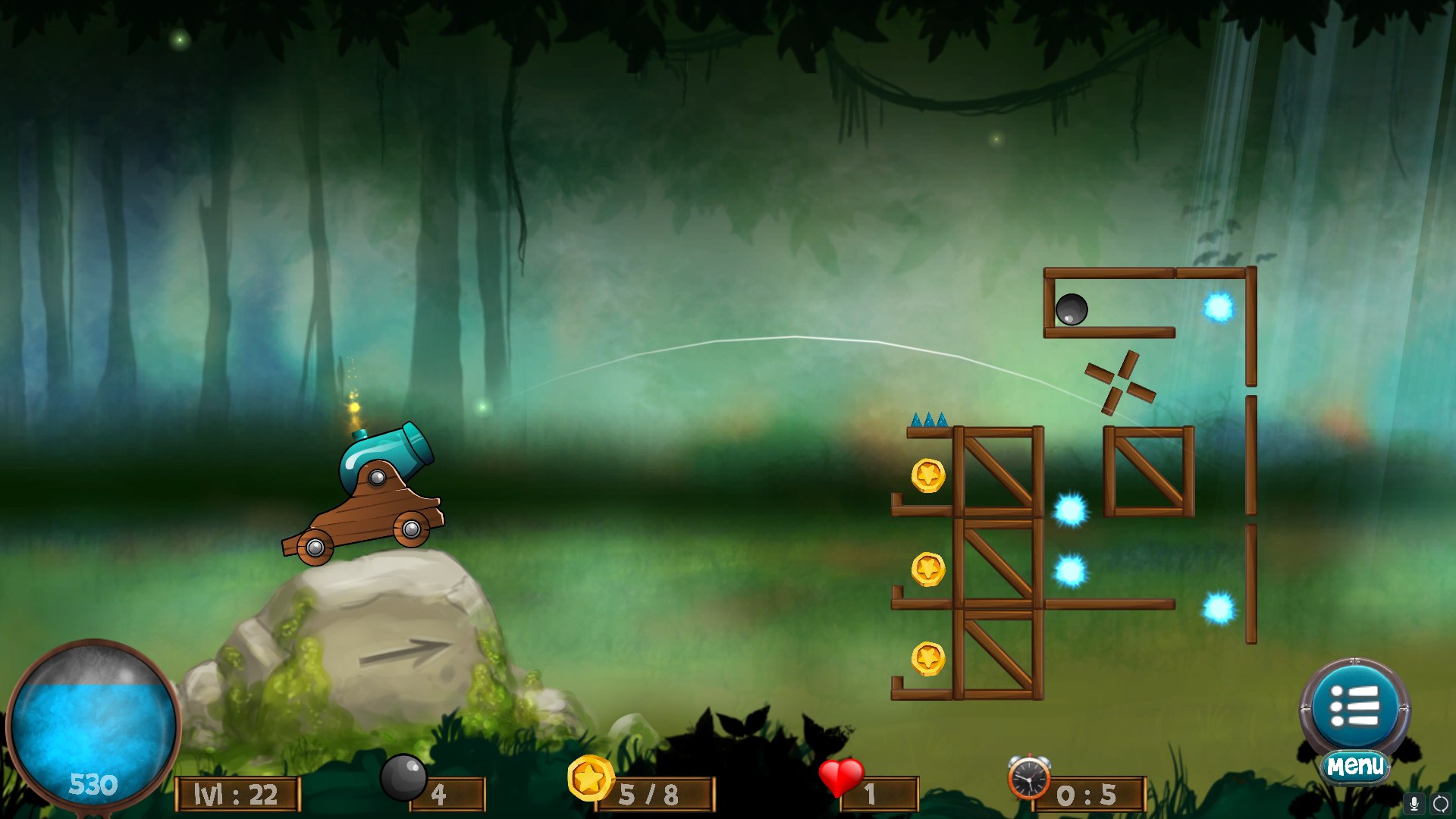Toggle the microphone overlay icon
Image resolution: width=1456 pixels, height=819 pixels.
point(1414,804)
